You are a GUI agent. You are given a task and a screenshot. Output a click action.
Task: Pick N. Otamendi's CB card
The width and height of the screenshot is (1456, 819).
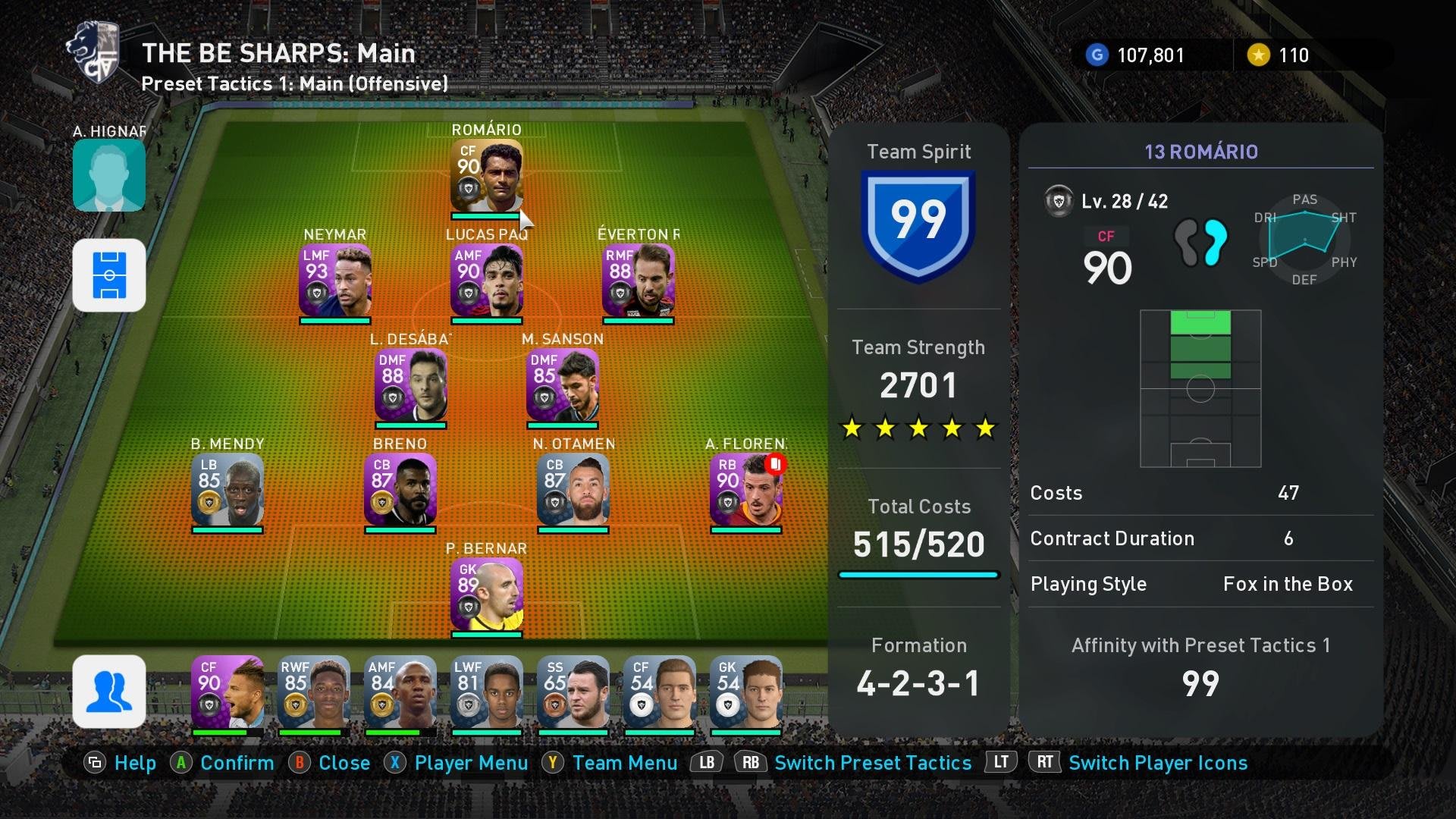pos(573,489)
